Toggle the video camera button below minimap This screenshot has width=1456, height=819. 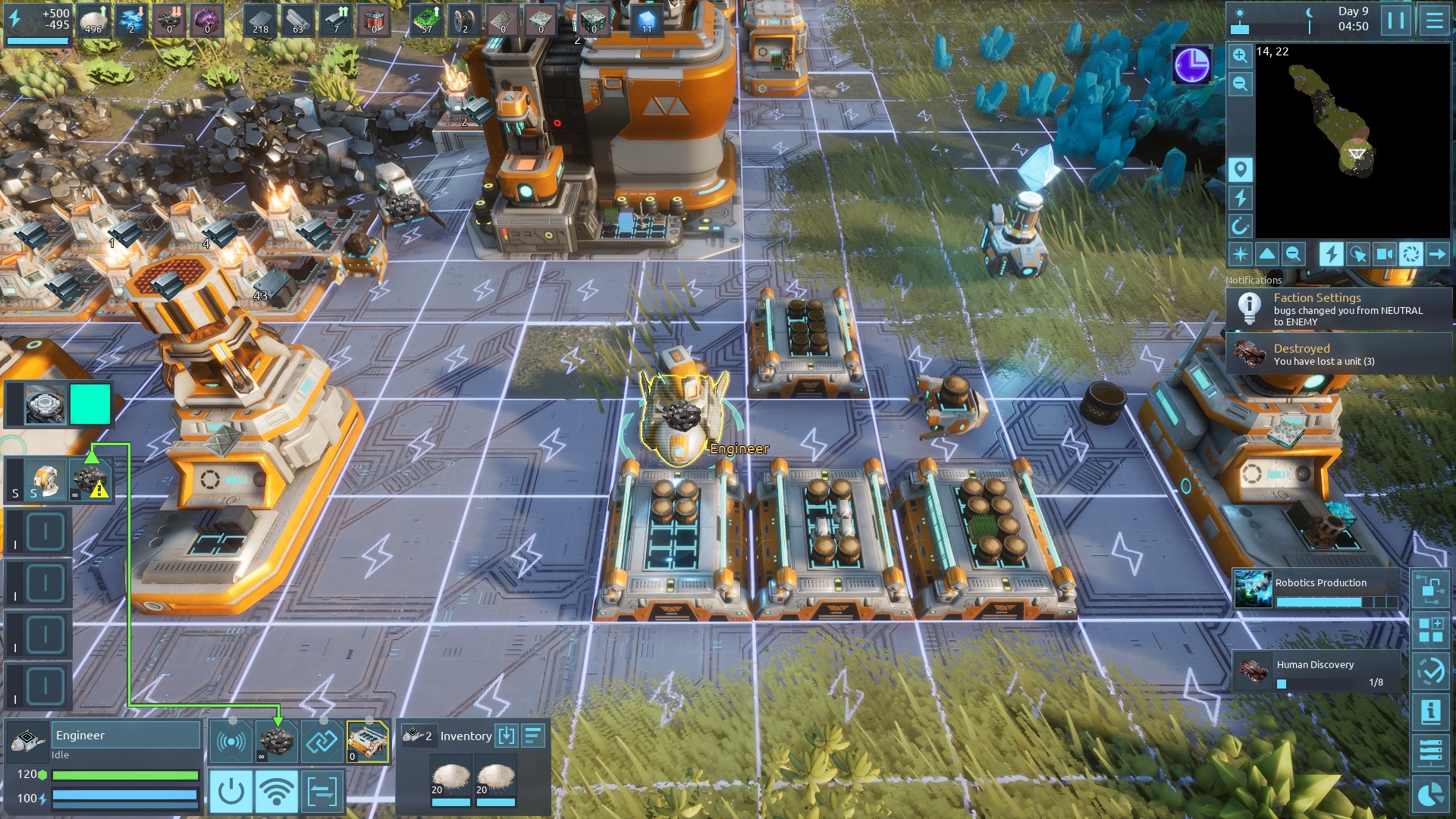pyautogui.click(x=1384, y=254)
